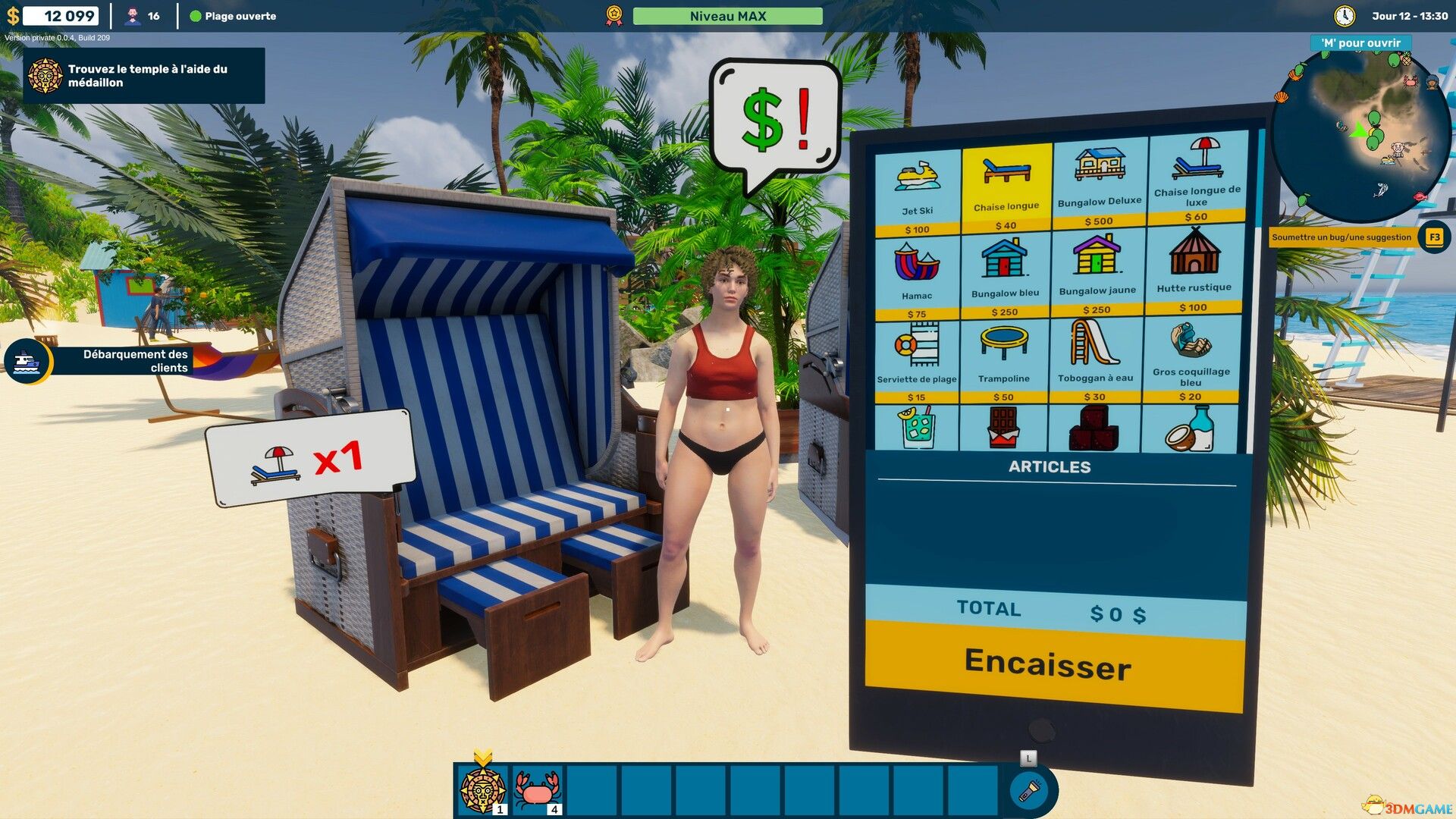The height and width of the screenshot is (819, 1456).
Task: Select the Hamac item
Action: point(918,269)
